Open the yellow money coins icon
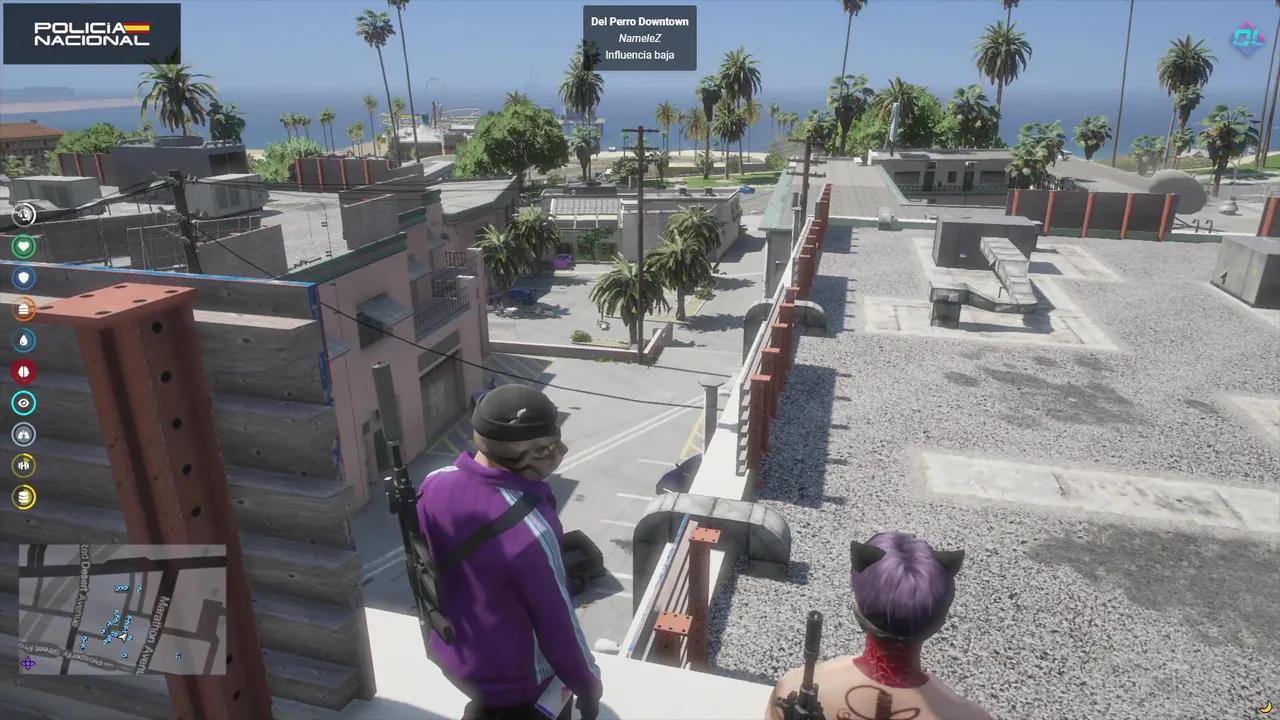1280x720 pixels. click(23, 497)
